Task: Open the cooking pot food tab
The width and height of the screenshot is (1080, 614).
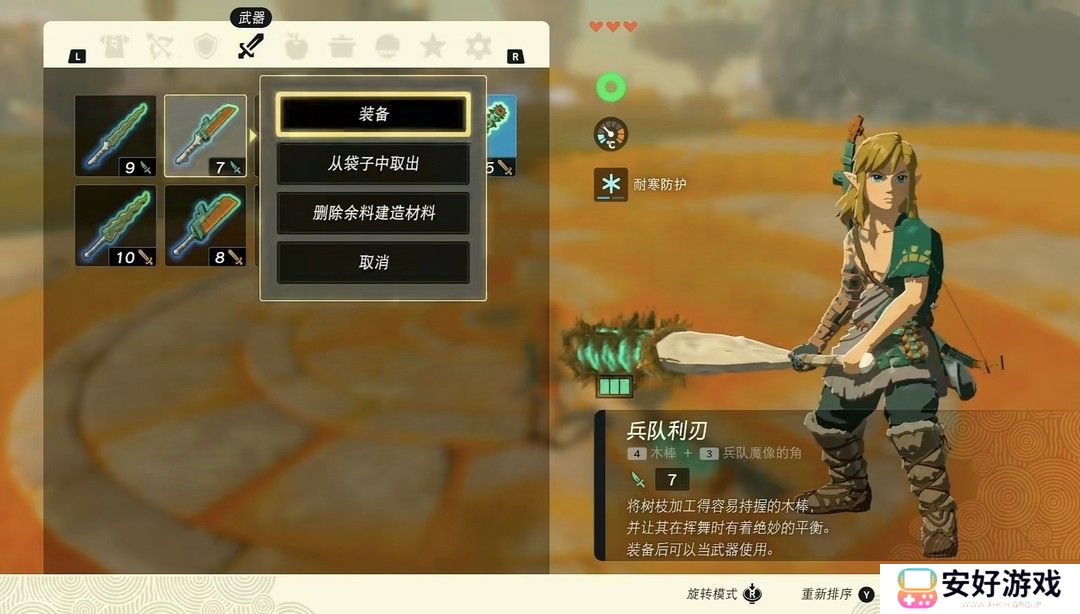Action: coord(342,46)
